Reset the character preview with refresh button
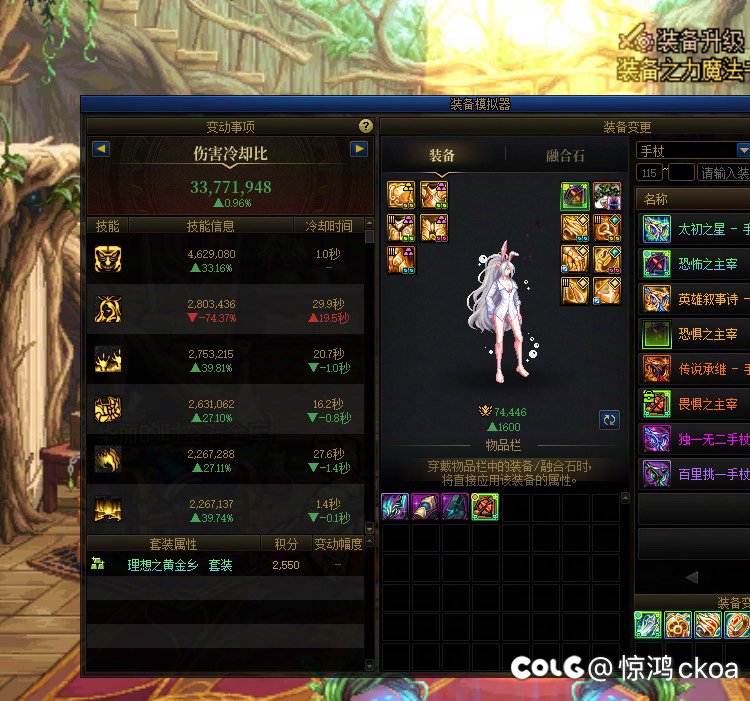This screenshot has height=701, width=750. pyautogui.click(x=609, y=420)
